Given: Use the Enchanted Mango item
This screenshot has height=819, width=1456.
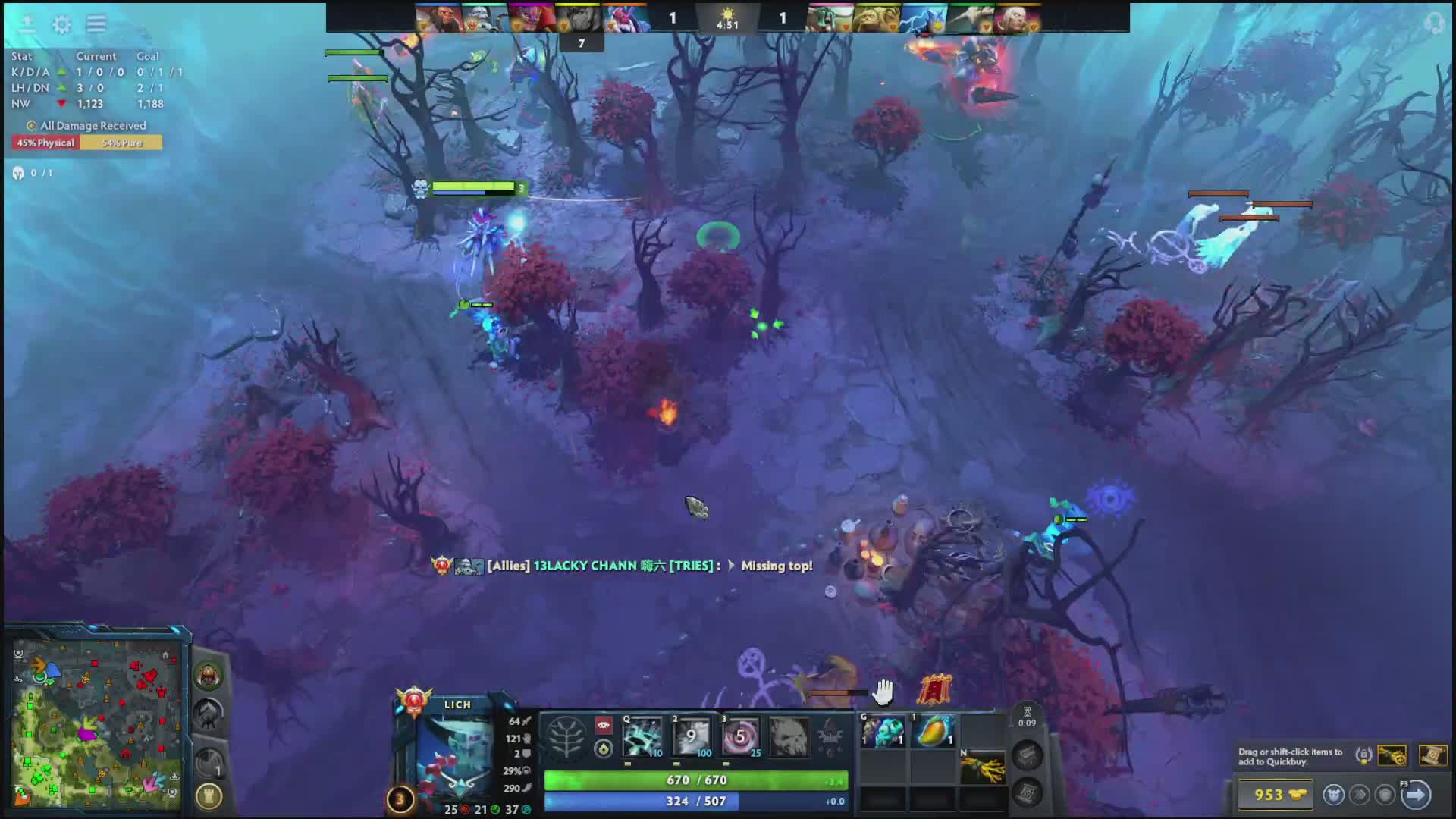Looking at the screenshot, I should [934, 733].
